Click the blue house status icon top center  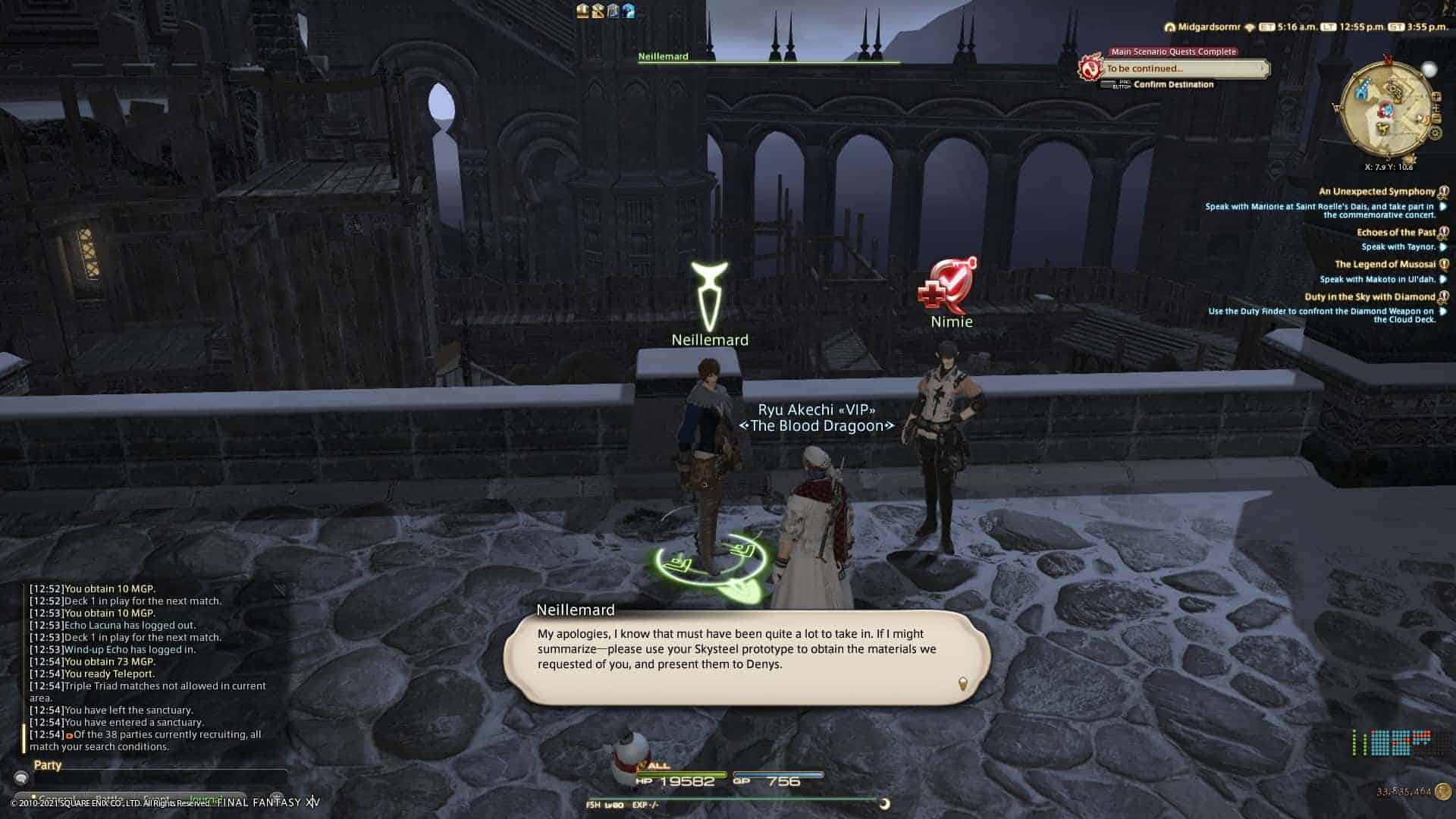(x=629, y=10)
